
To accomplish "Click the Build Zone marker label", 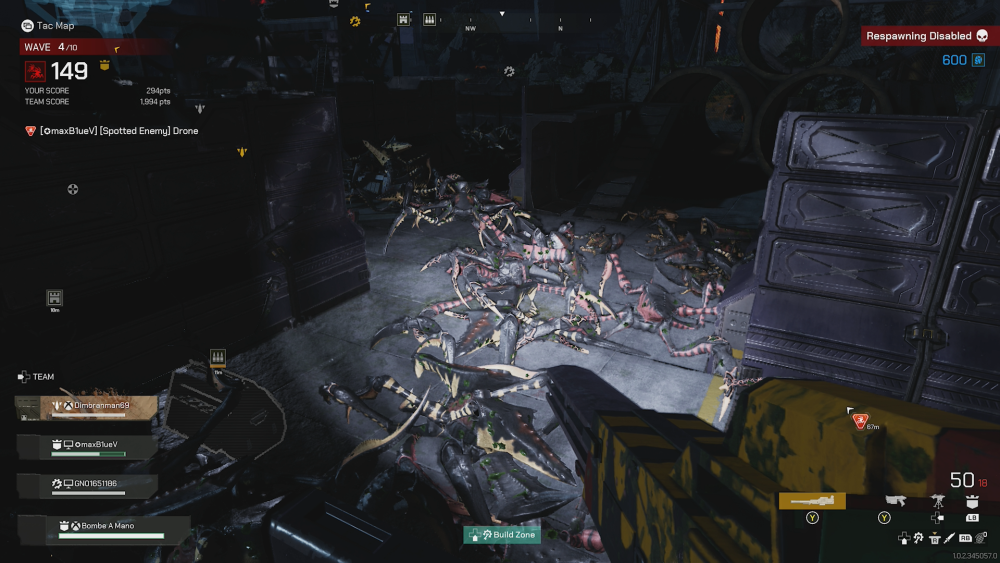I will tap(502, 535).
